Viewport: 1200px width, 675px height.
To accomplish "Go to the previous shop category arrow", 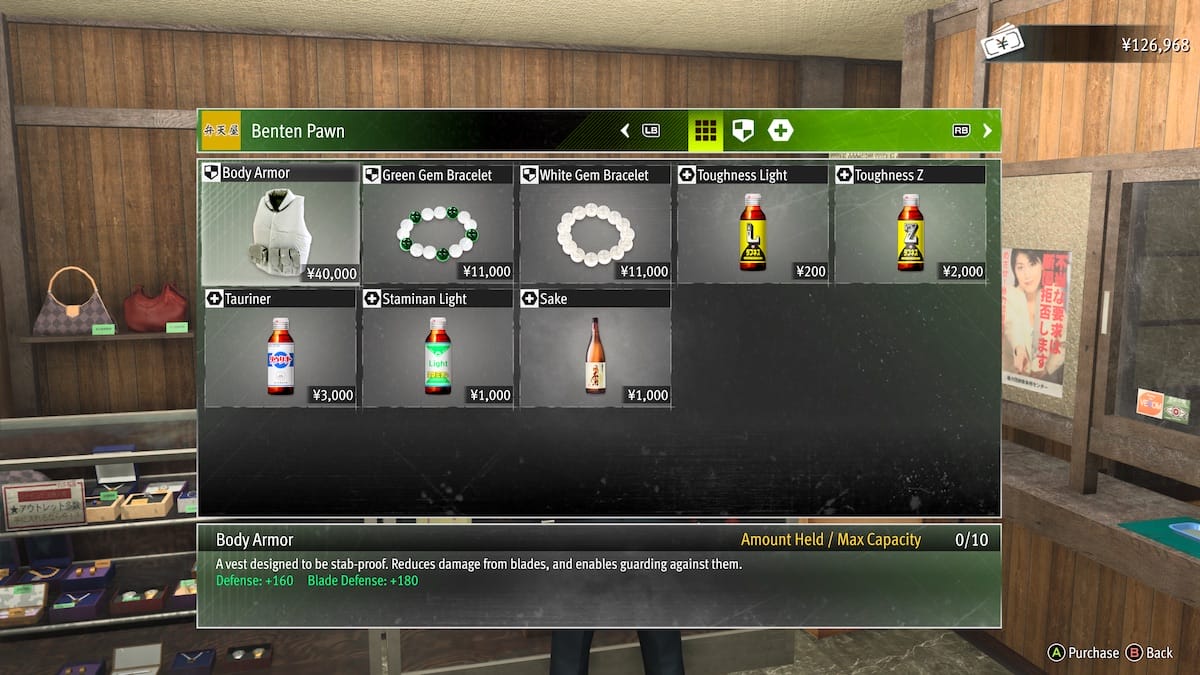I will [626, 130].
